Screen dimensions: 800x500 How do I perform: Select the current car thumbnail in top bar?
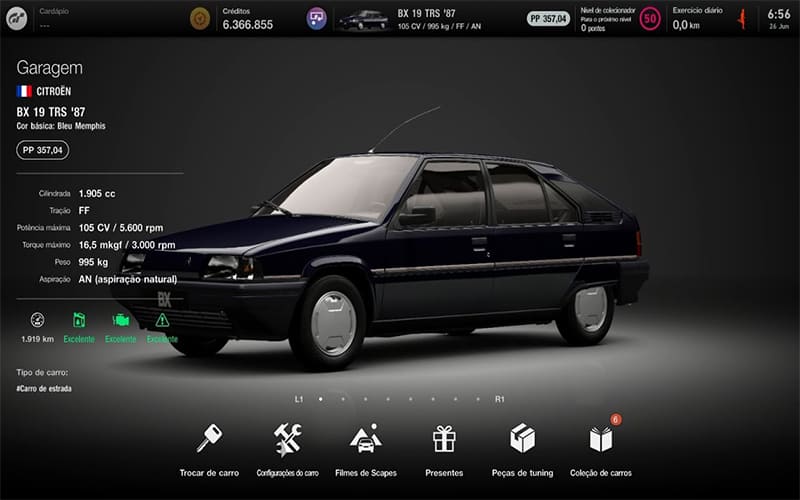point(364,19)
